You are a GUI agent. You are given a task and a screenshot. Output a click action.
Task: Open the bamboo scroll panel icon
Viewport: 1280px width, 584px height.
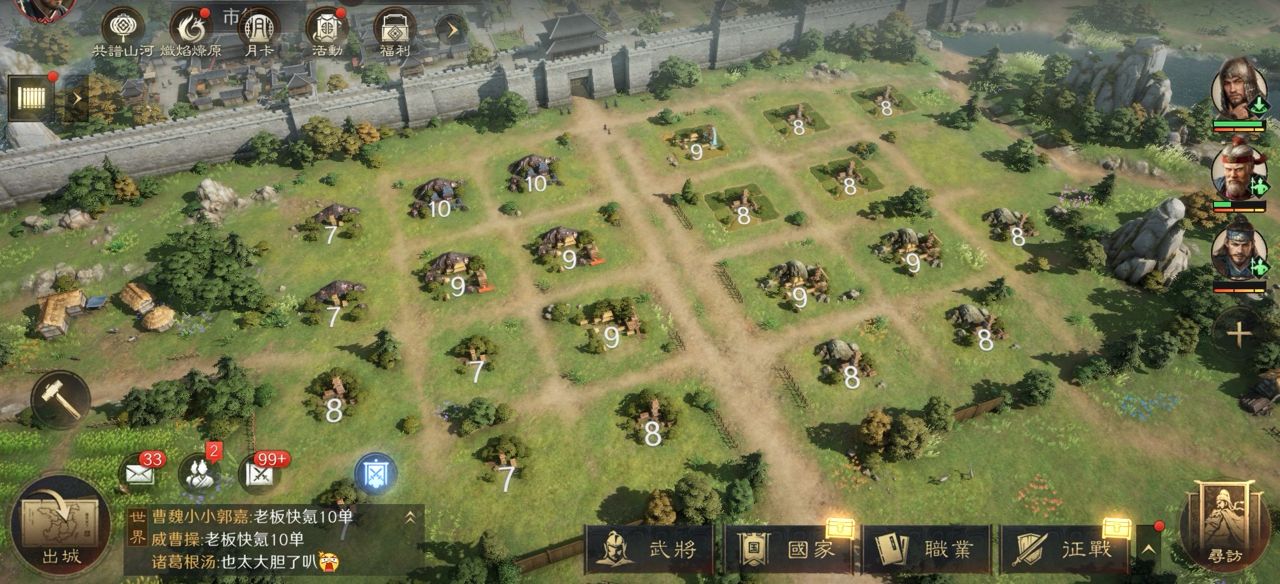coord(32,97)
